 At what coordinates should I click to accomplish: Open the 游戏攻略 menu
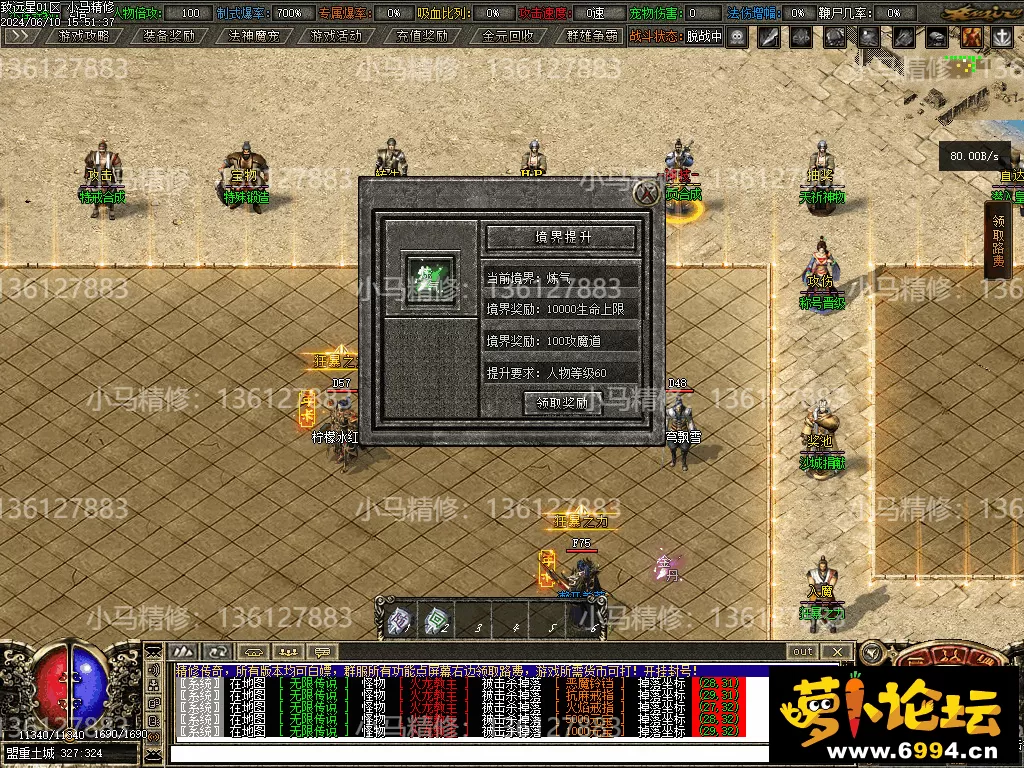pyautogui.click(x=84, y=36)
